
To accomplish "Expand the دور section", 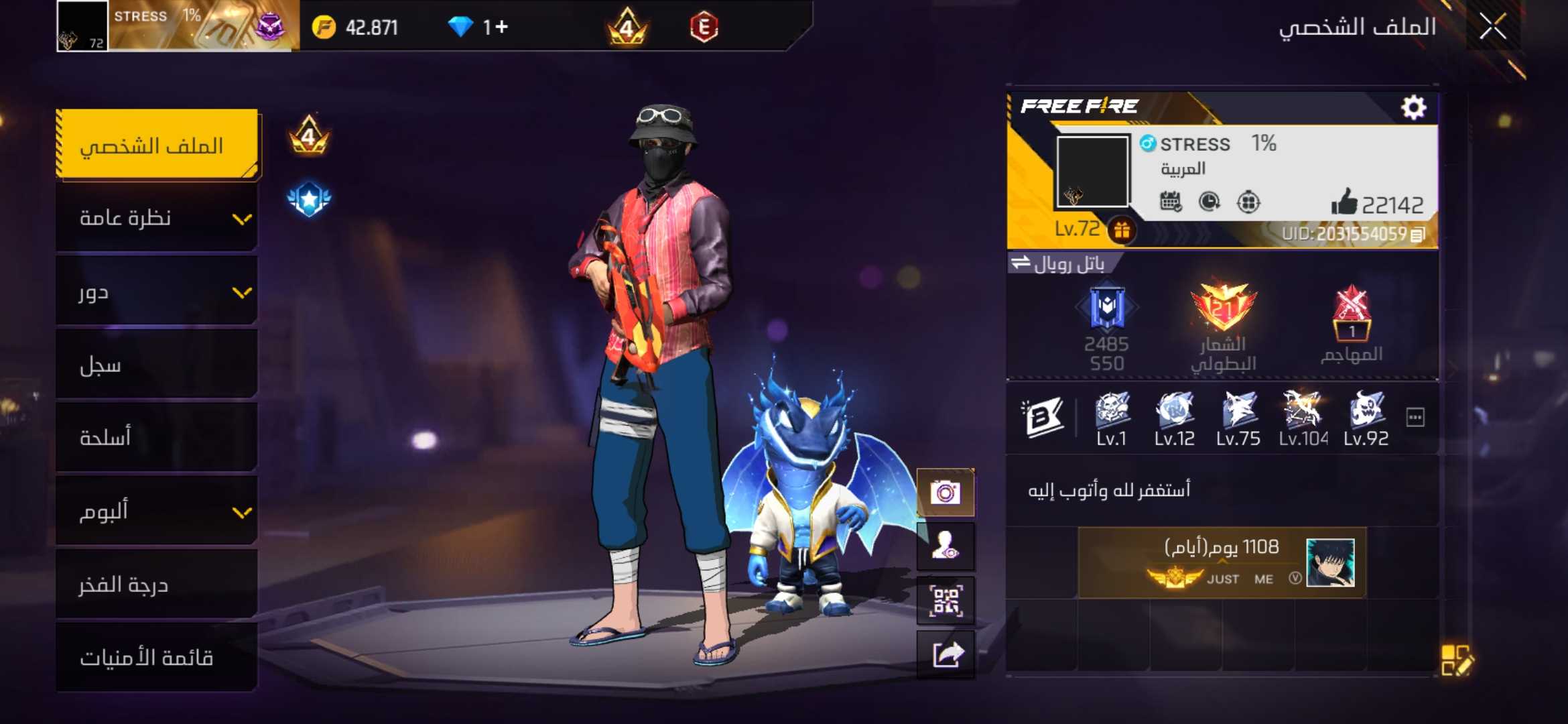I will point(157,292).
